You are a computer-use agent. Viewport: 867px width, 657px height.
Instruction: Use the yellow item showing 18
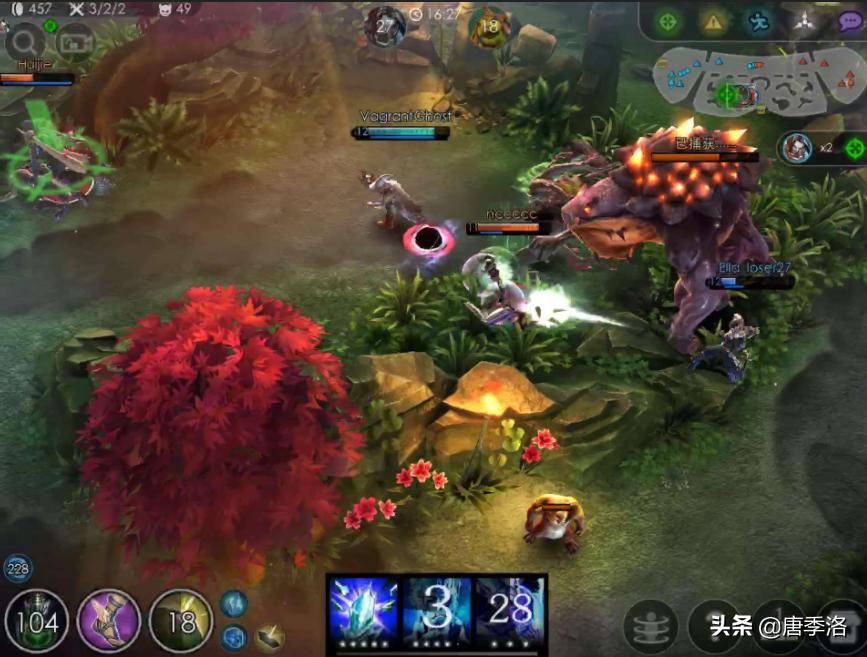click(x=181, y=621)
